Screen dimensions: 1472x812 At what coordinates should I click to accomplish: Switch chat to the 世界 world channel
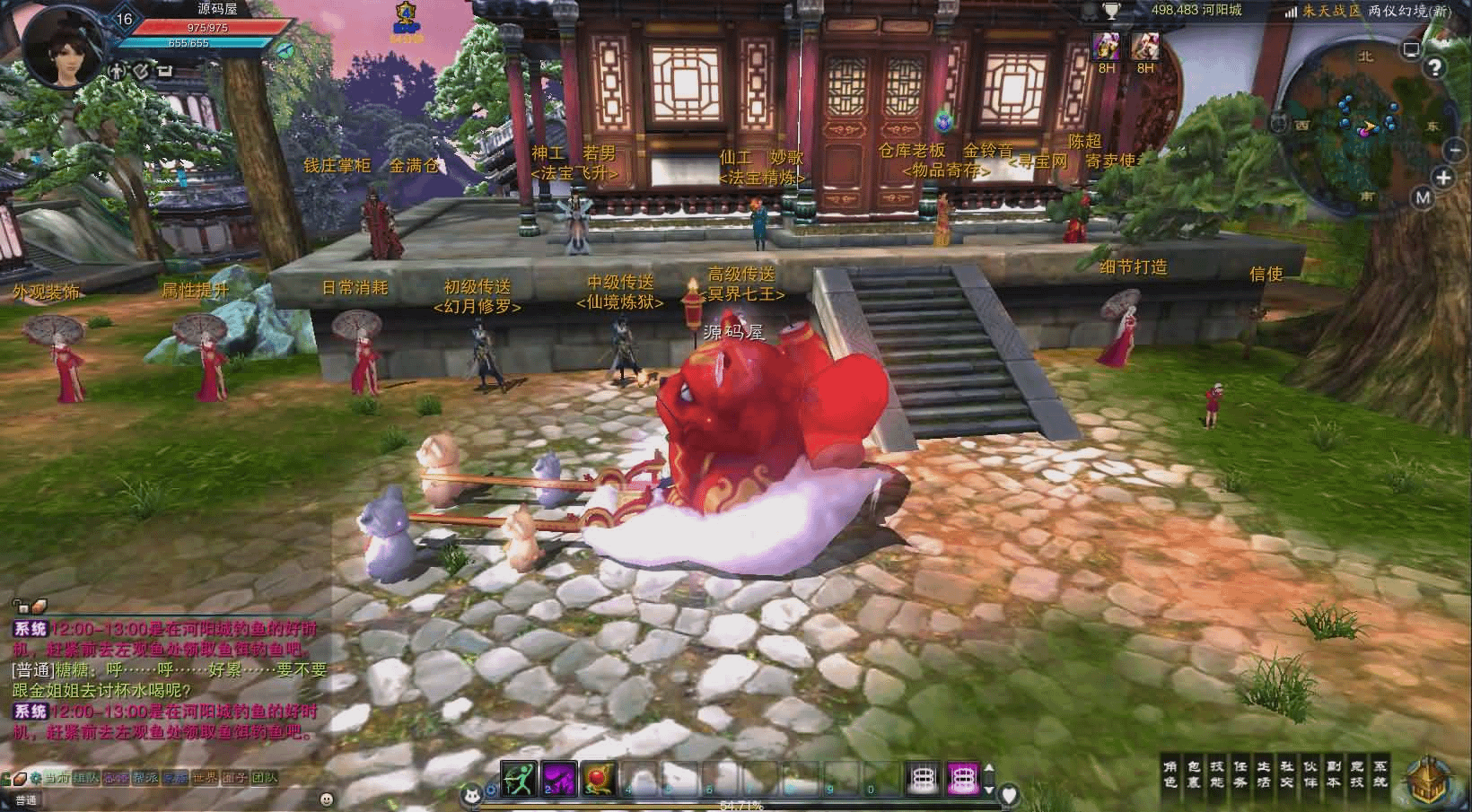[205, 778]
